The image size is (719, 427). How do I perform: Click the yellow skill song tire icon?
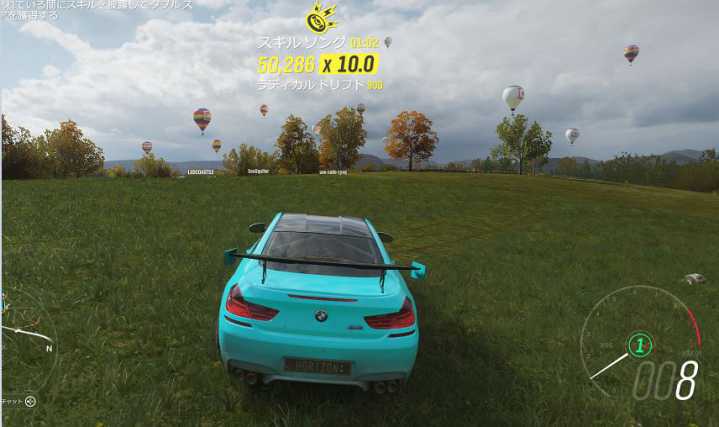click(319, 18)
